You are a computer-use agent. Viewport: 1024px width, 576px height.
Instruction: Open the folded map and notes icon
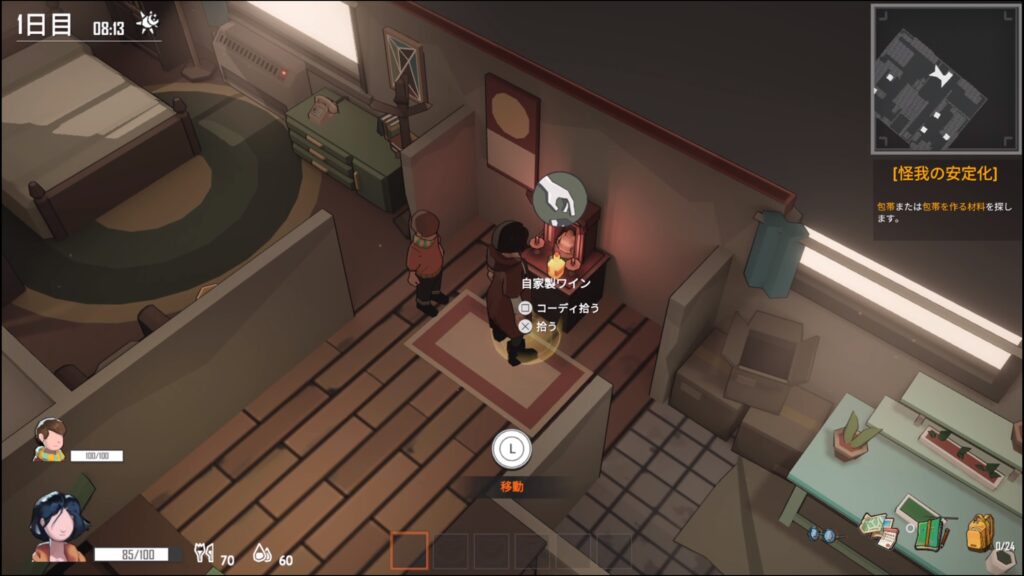point(877,531)
